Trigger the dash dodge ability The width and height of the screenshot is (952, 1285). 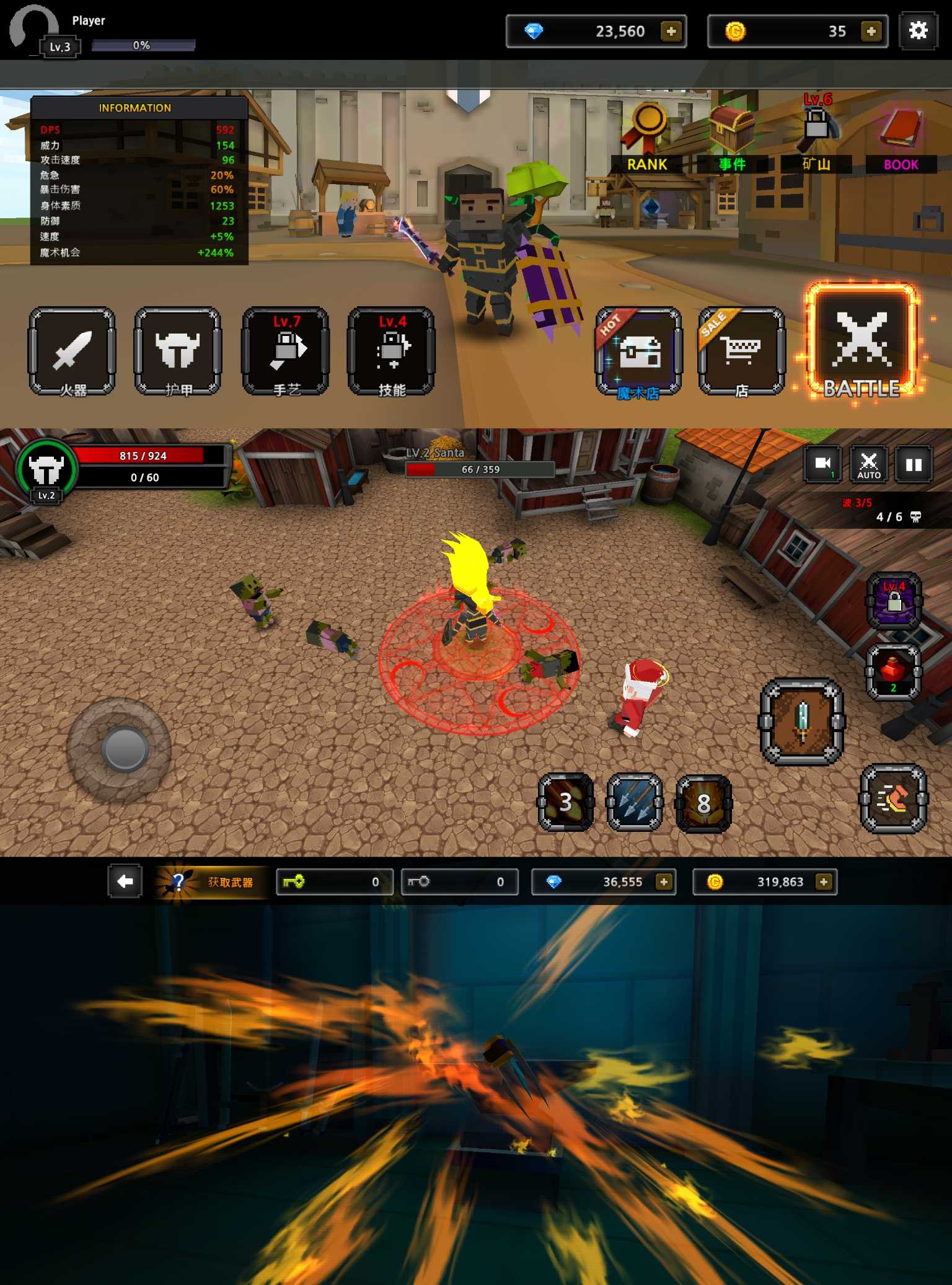coord(893,799)
